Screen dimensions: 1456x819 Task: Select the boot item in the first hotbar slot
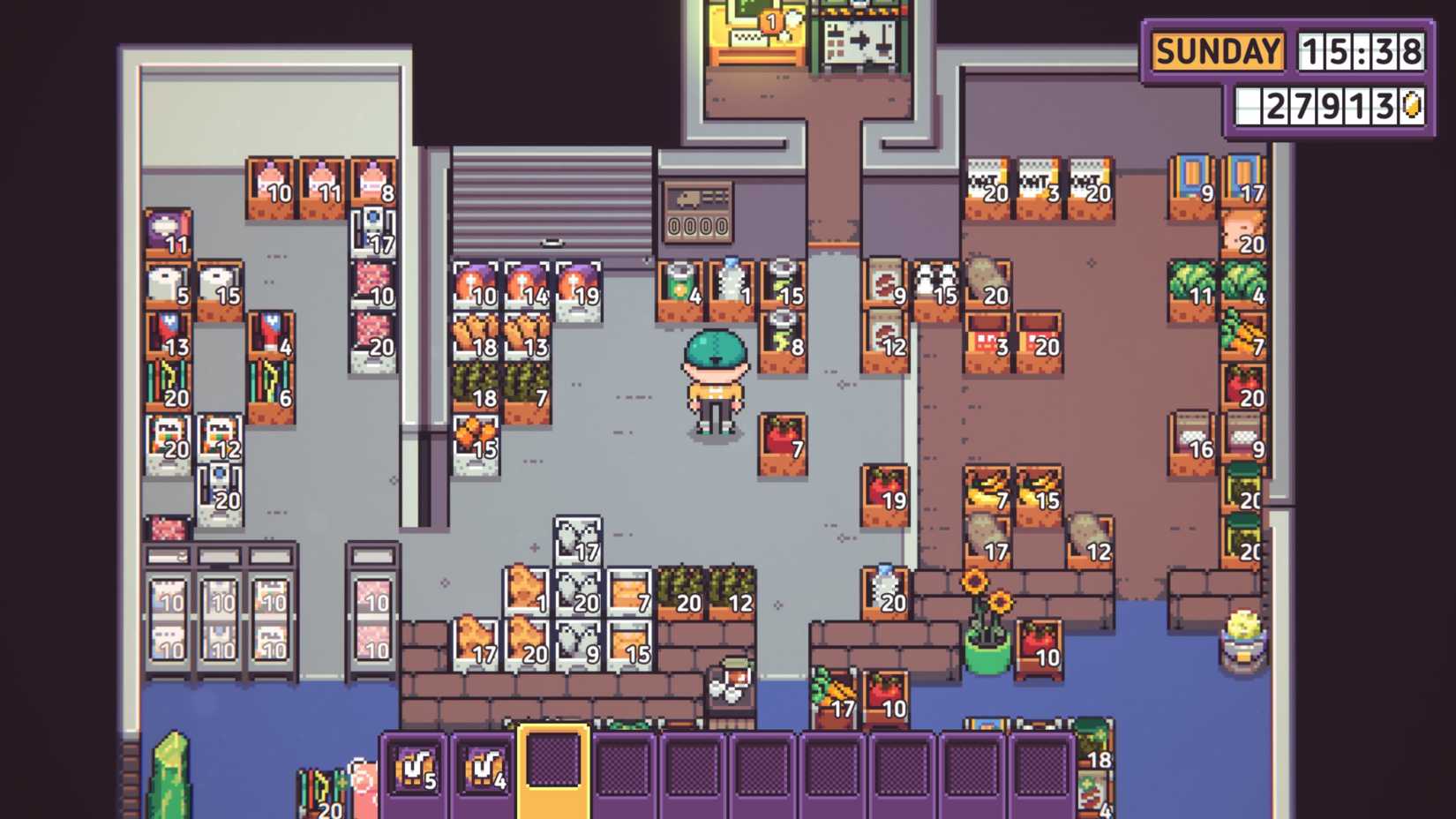coord(417,772)
